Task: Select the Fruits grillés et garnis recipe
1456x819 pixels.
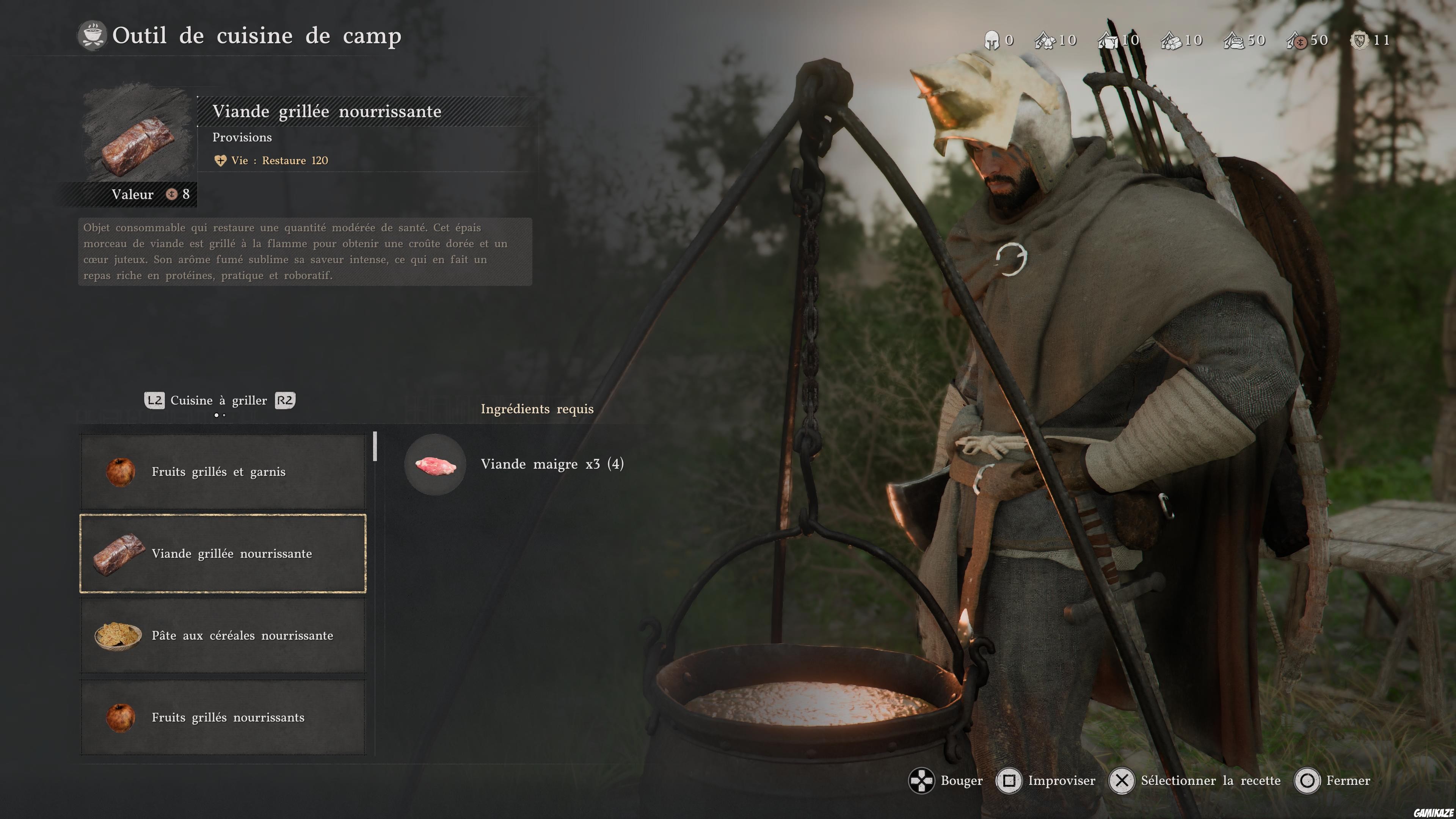Action: point(223,472)
